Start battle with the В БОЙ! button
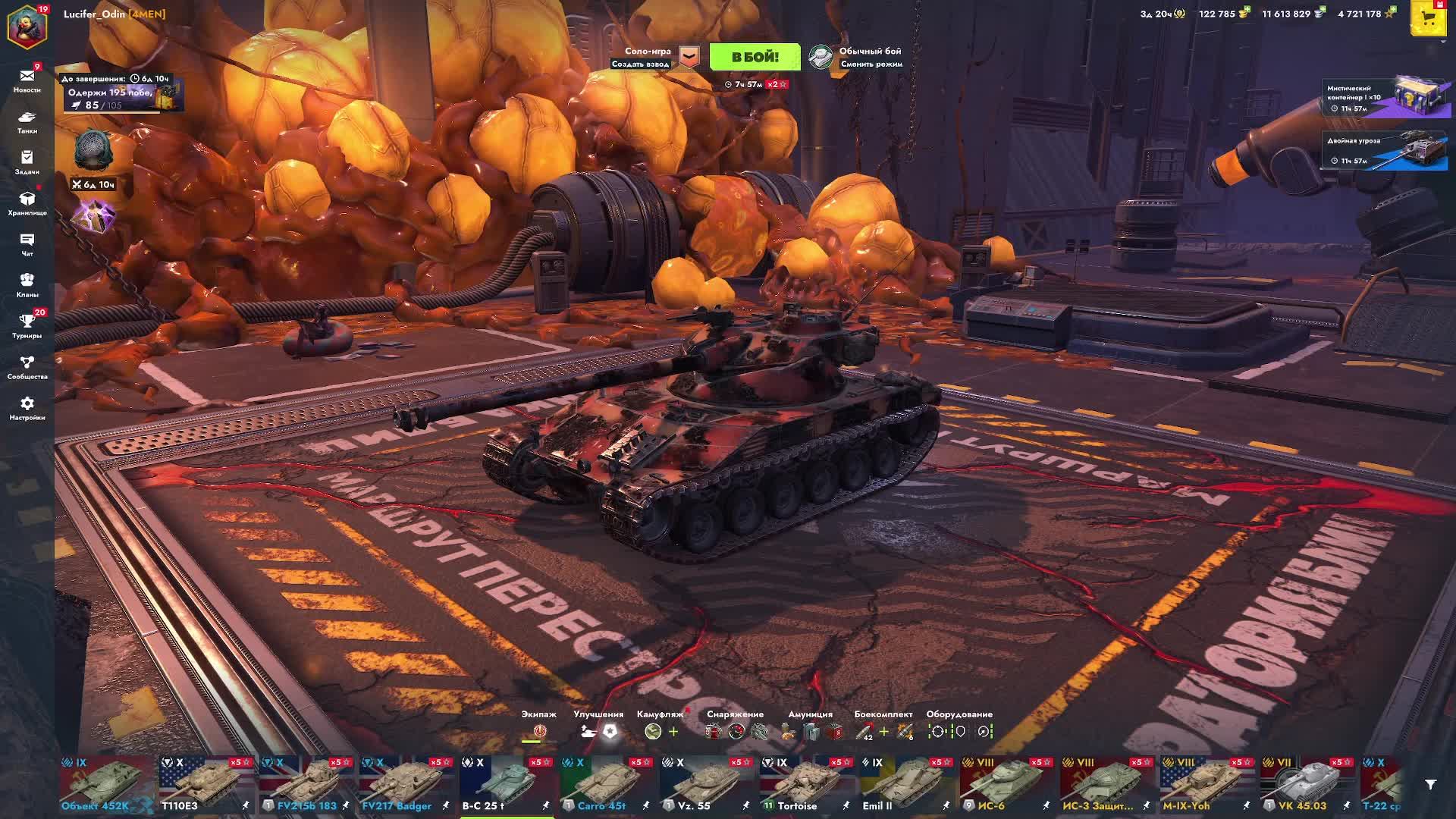This screenshot has height=819, width=1456. 754,57
